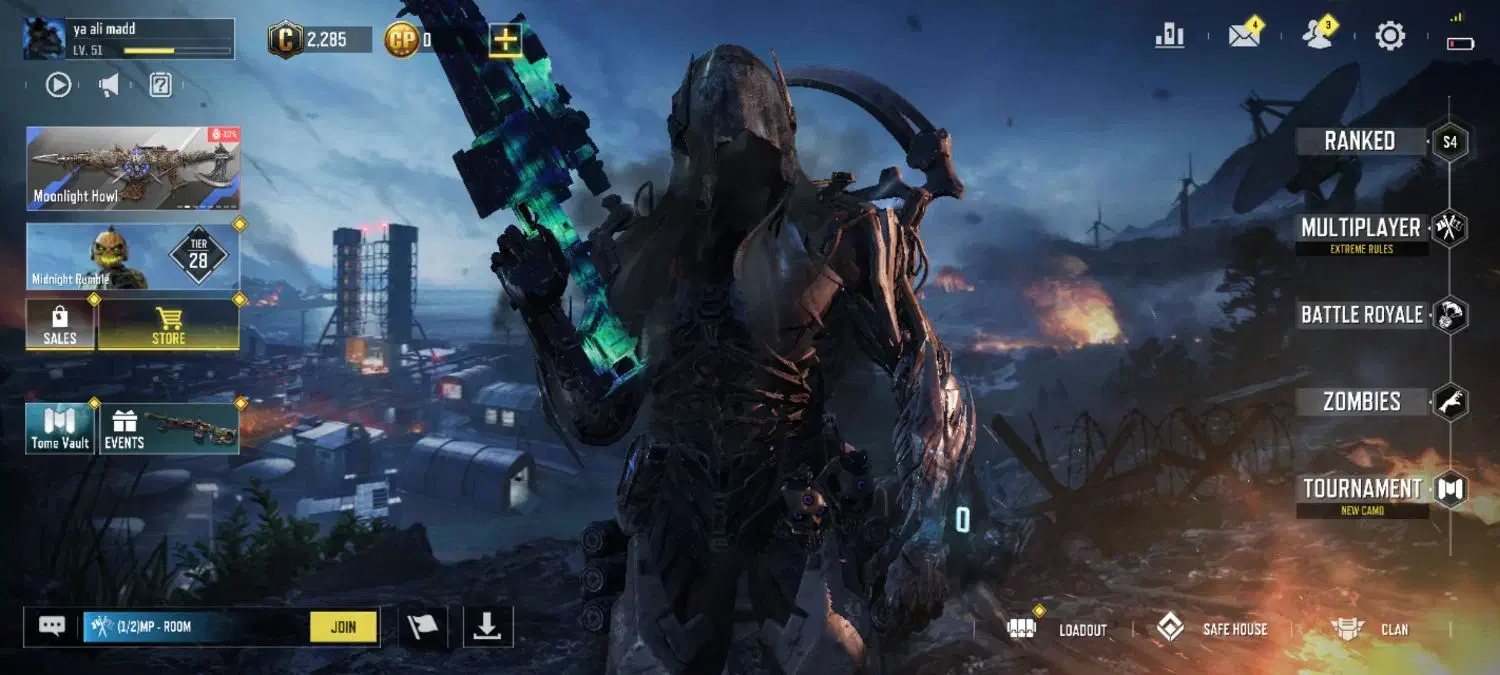
Task: View the leaderboard stats icon
Action: pyautogui.click(x=1170, y=37)
